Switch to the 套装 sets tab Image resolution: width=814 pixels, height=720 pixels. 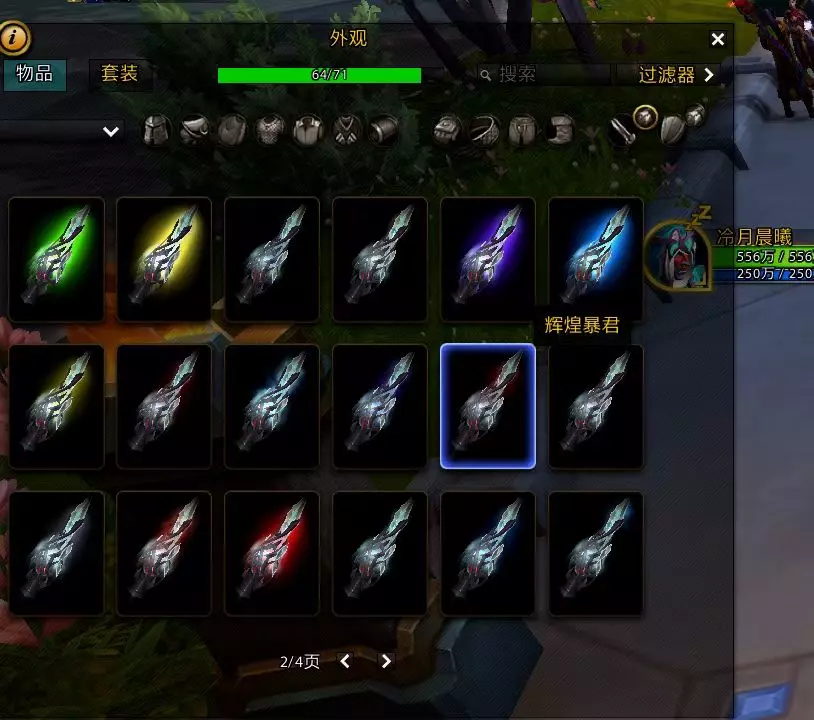[x=120, y=75]
